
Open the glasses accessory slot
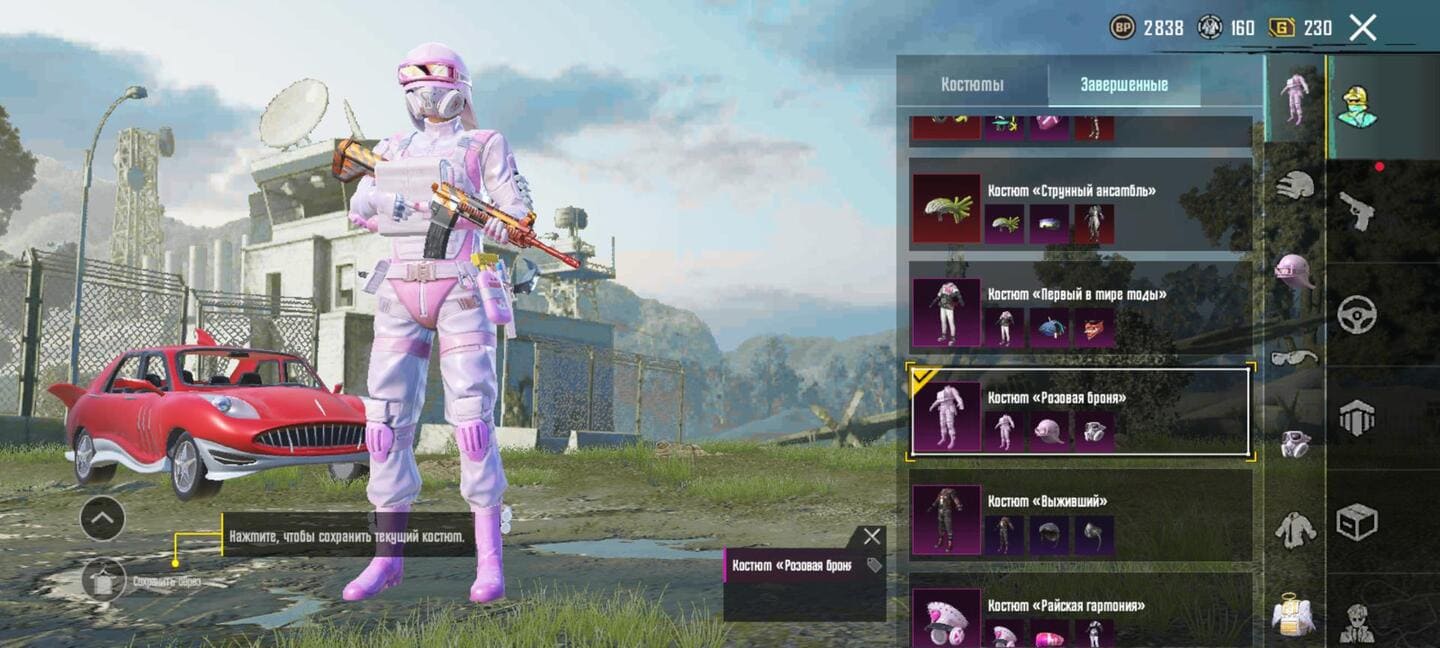[1295, 357]
